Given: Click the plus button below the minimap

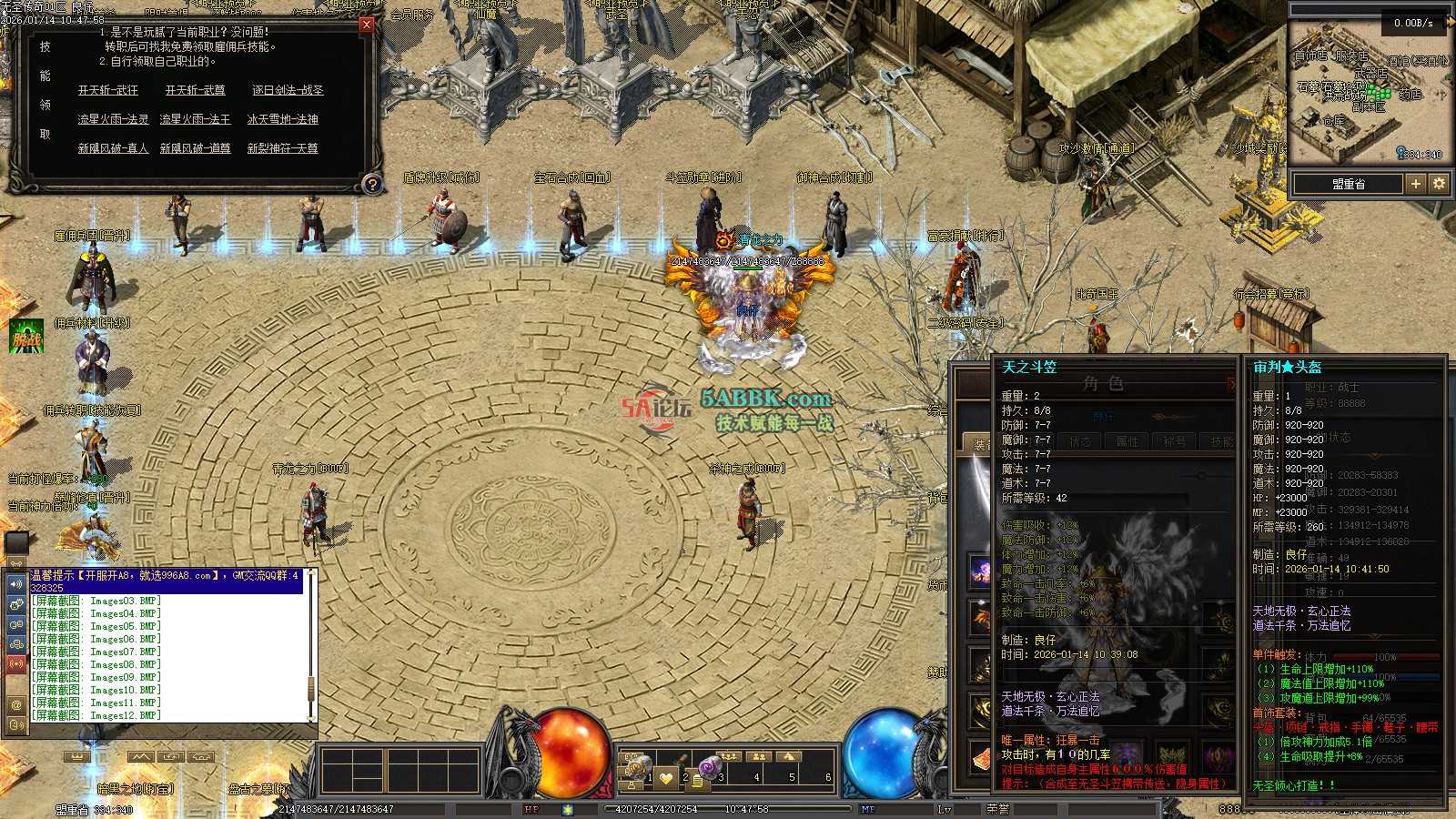Looking at the screenshot, I should (1415, 184).
